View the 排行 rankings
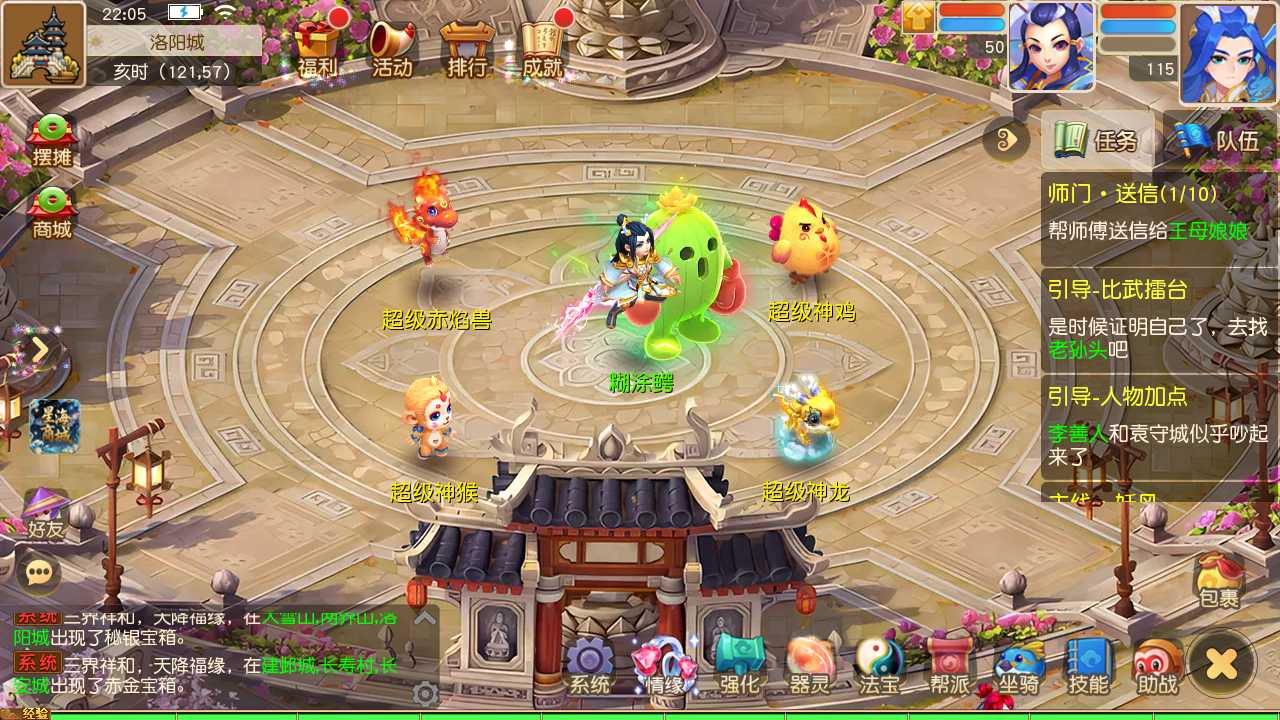Image resolution: width=1280 pixels, height=720 pixels. tap(466, 45)
